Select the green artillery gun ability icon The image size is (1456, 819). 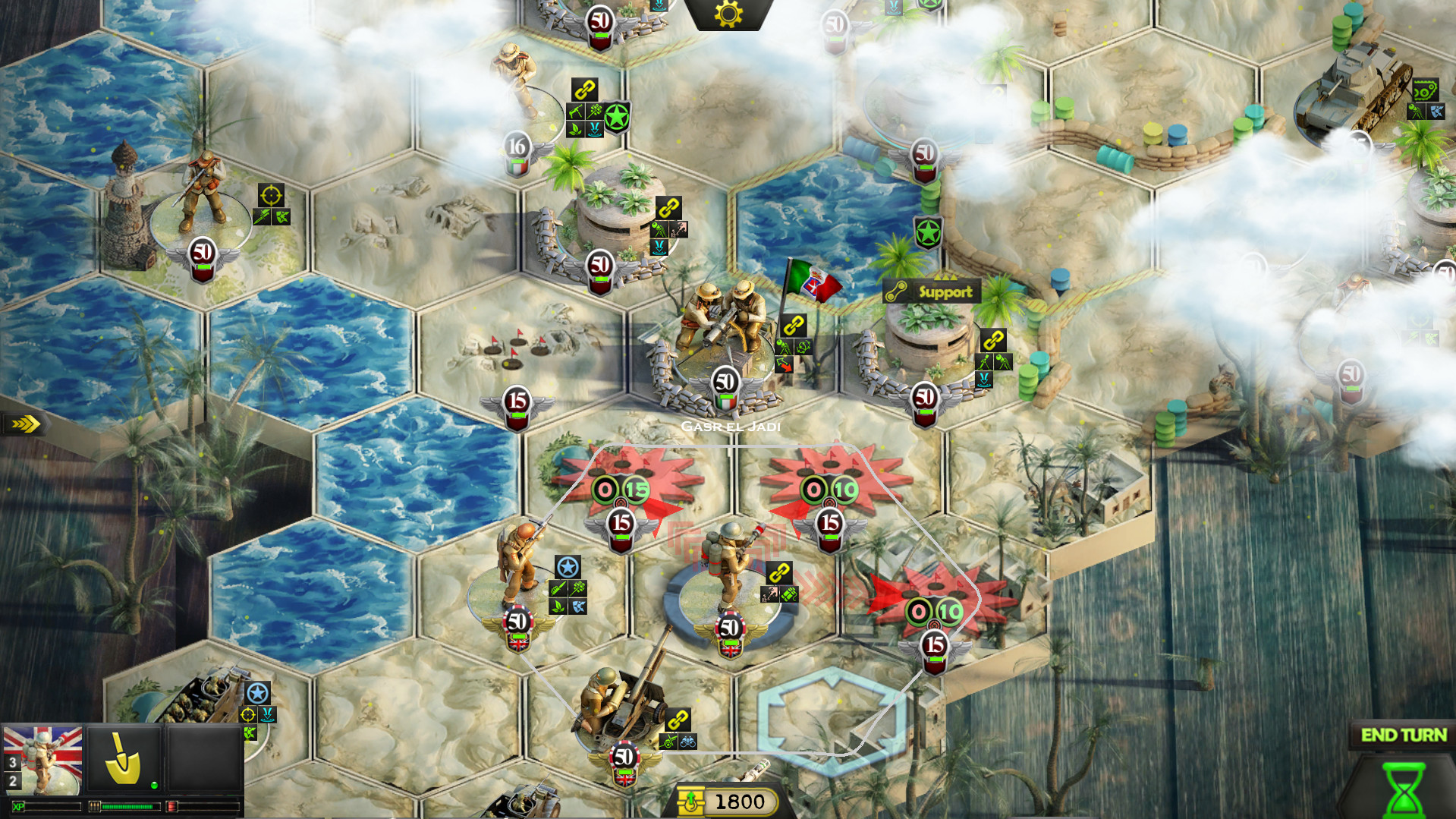668,742
